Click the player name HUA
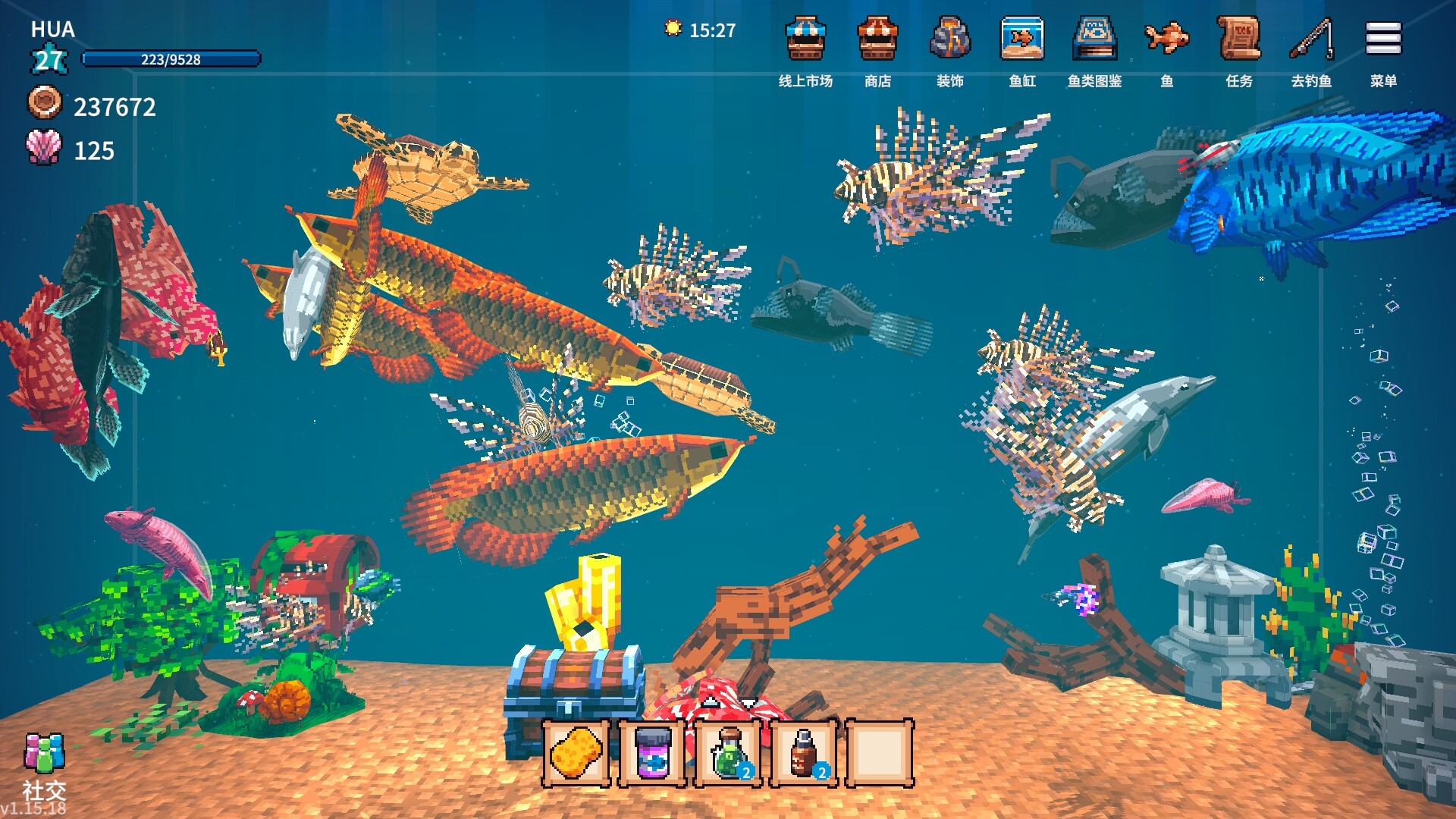The width and height of the screenshot is (1456, 819). [49, 31]
